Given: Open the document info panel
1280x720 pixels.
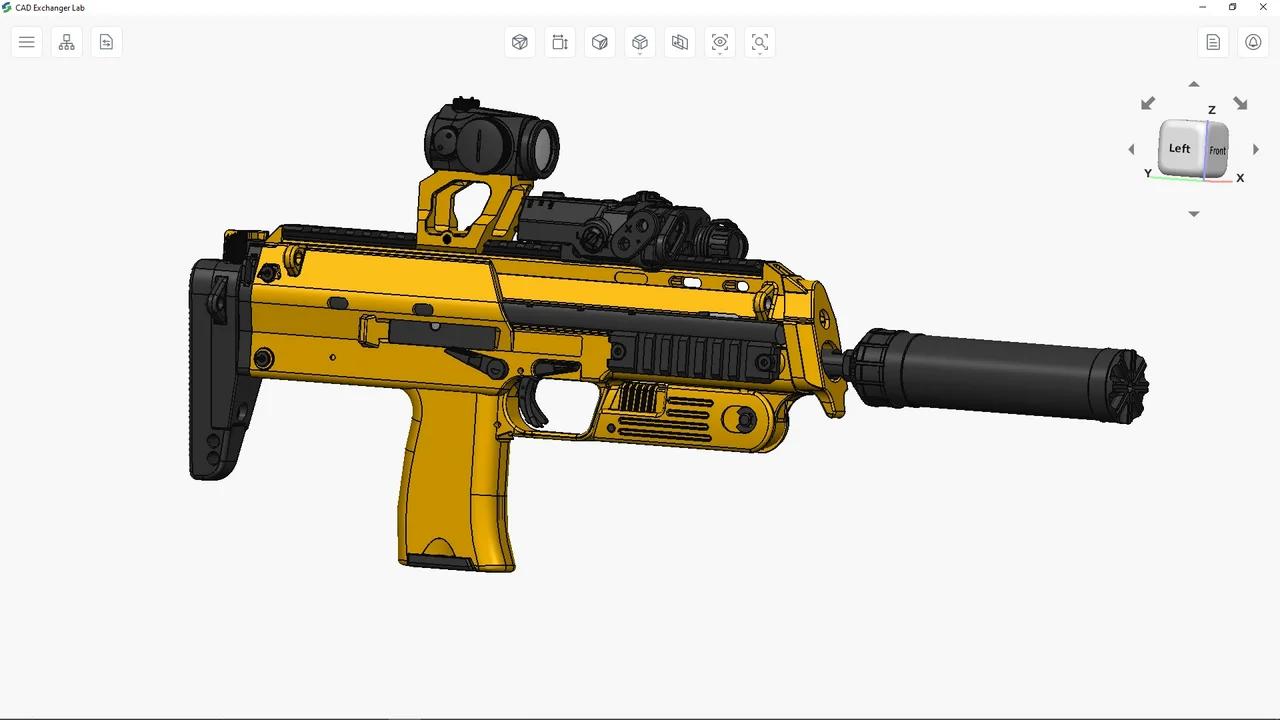Looking at the screenshot, I should [1213, 42].
